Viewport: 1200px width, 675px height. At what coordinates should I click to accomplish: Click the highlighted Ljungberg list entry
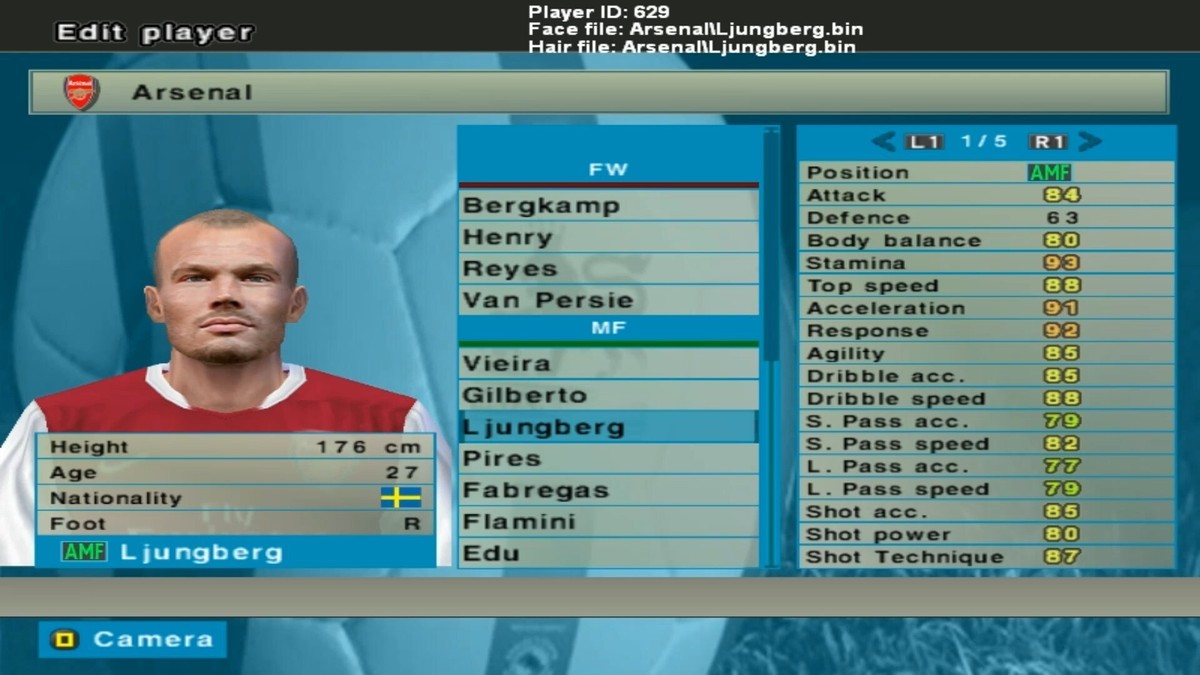pyautogui.click(x=608, y=427)
